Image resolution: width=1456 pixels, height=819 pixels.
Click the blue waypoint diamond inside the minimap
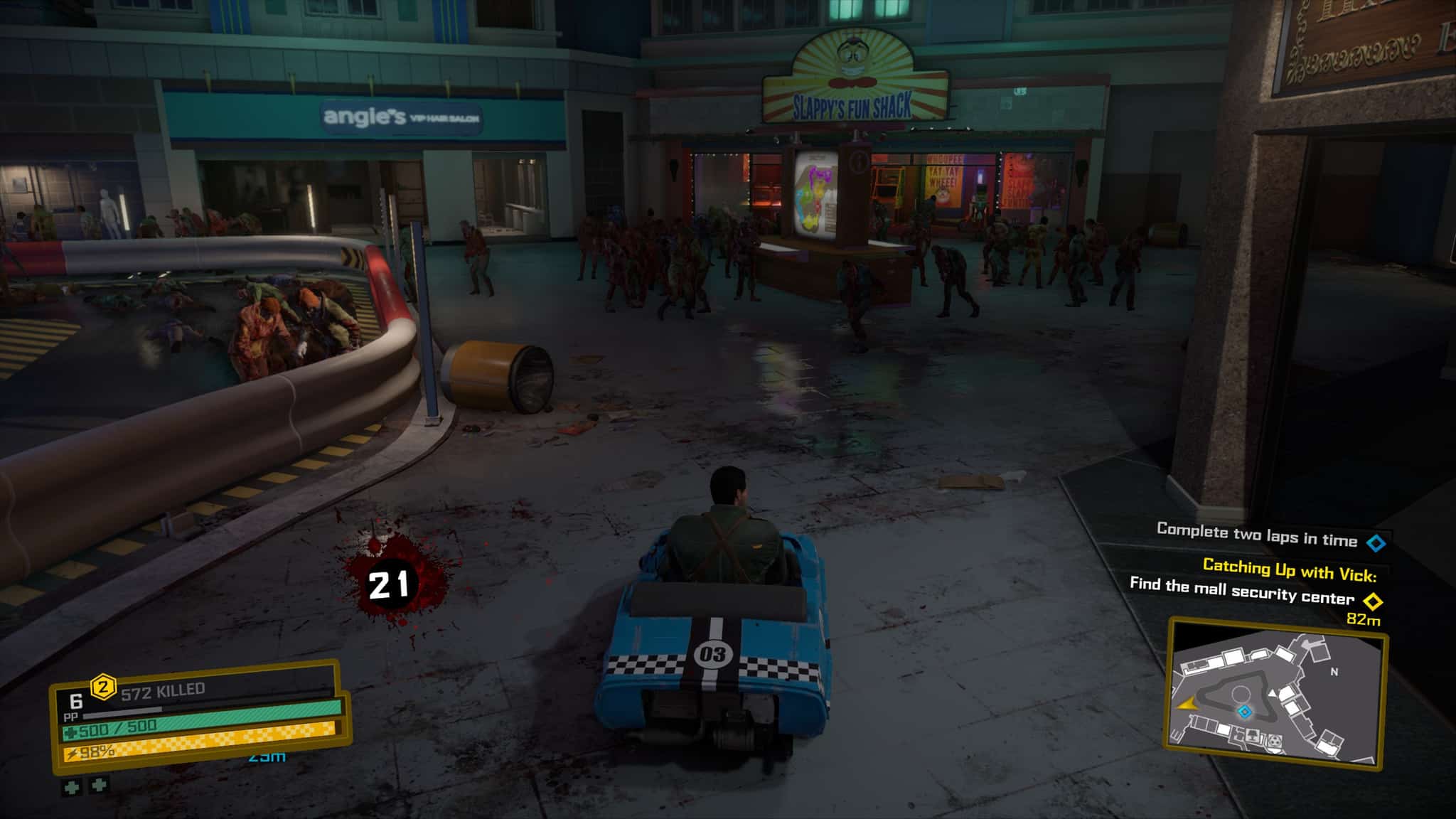pyautogui.click(x=1244, y=712)
